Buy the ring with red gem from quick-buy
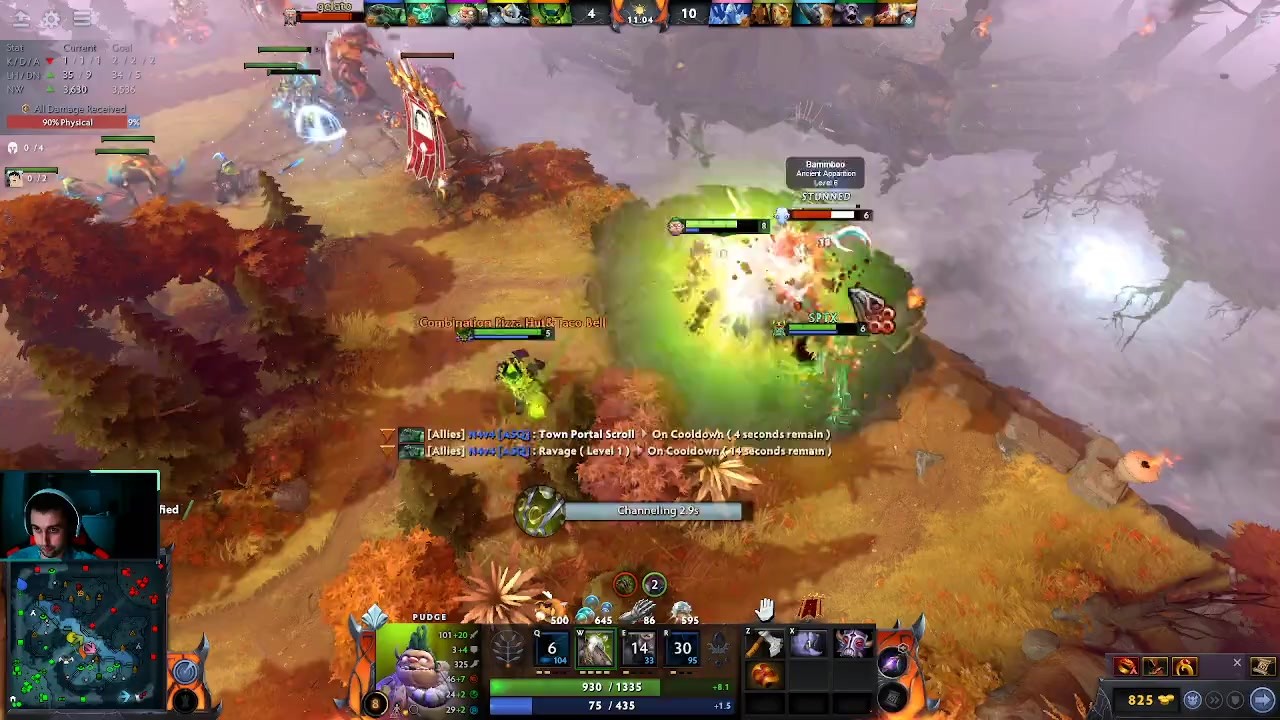 (x=1184, y=667)
